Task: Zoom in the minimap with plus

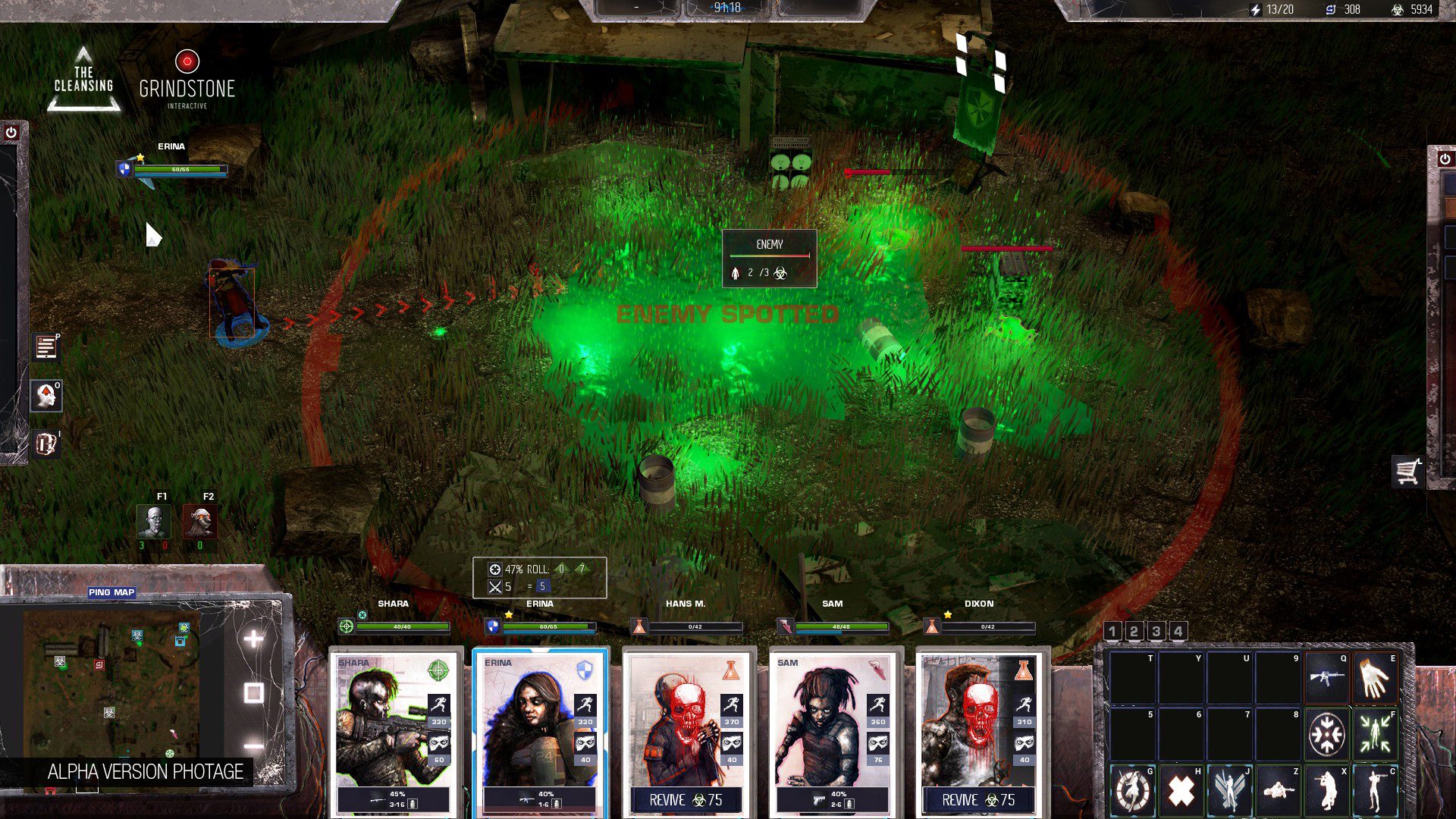Action: coord(253,639)
